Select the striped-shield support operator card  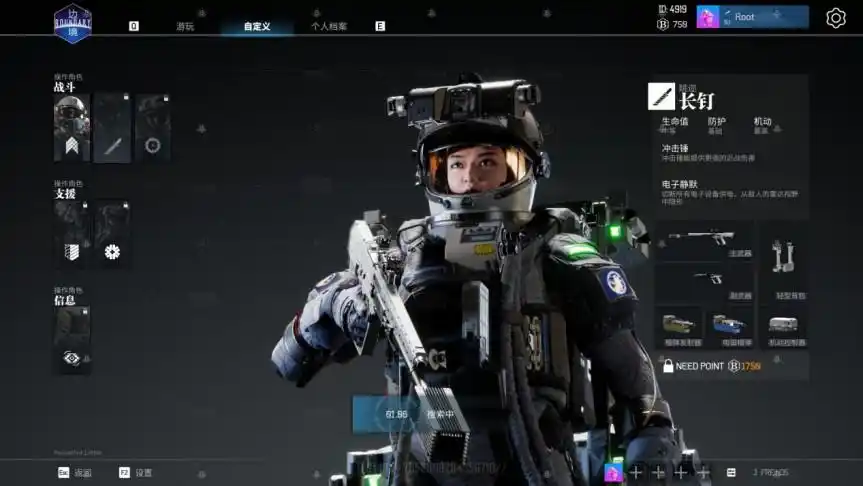tap(72, 234)
